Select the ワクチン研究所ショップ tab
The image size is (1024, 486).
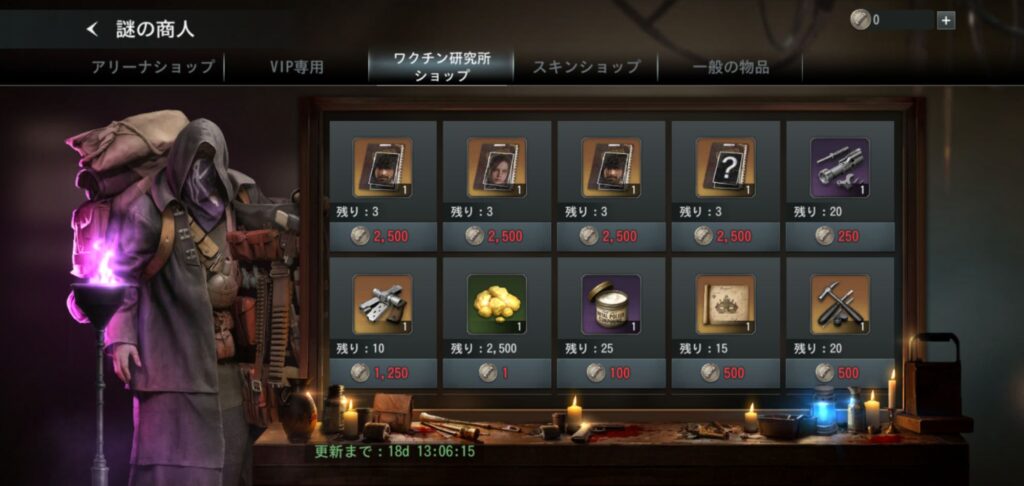(441, 67)
